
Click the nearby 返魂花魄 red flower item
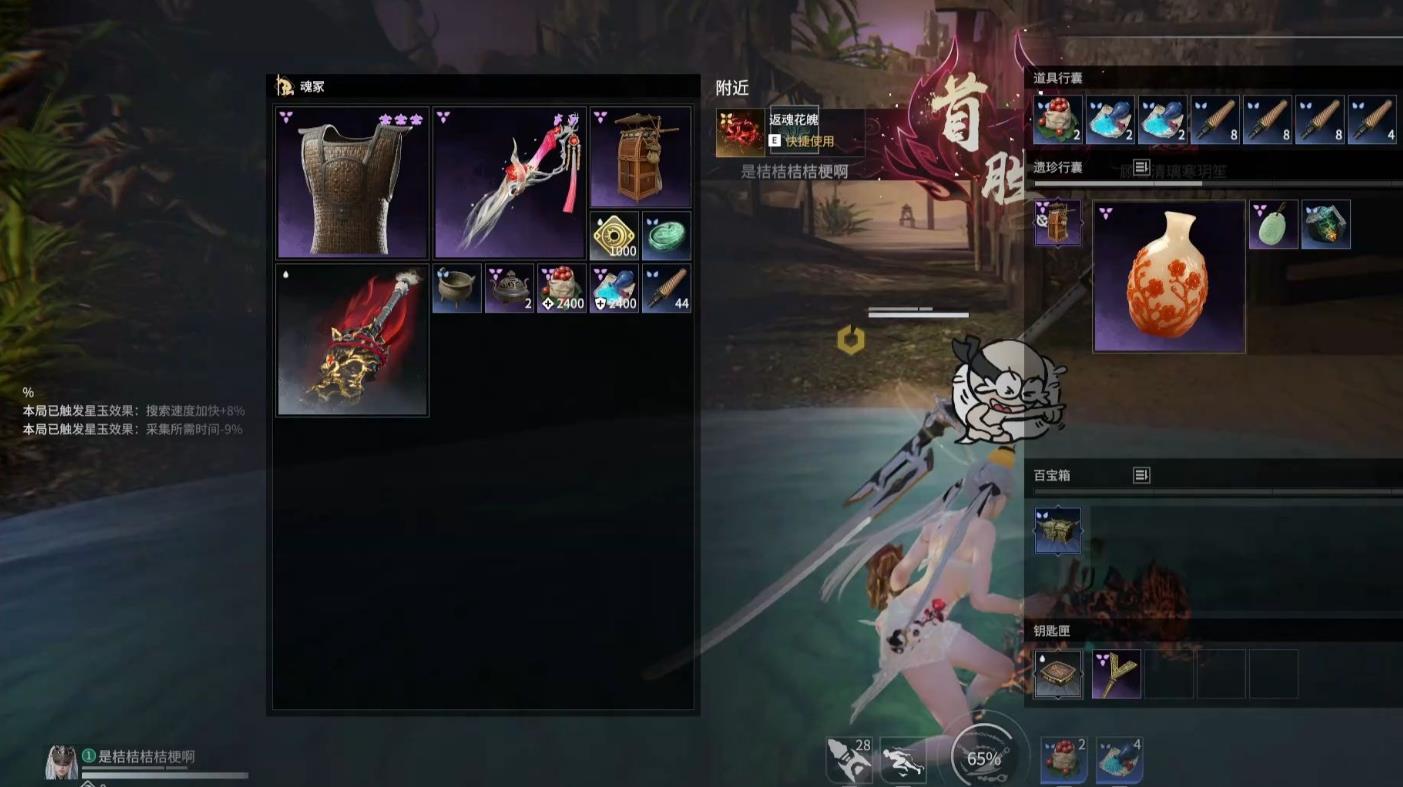pyautogui.click(x=741, y=133)
